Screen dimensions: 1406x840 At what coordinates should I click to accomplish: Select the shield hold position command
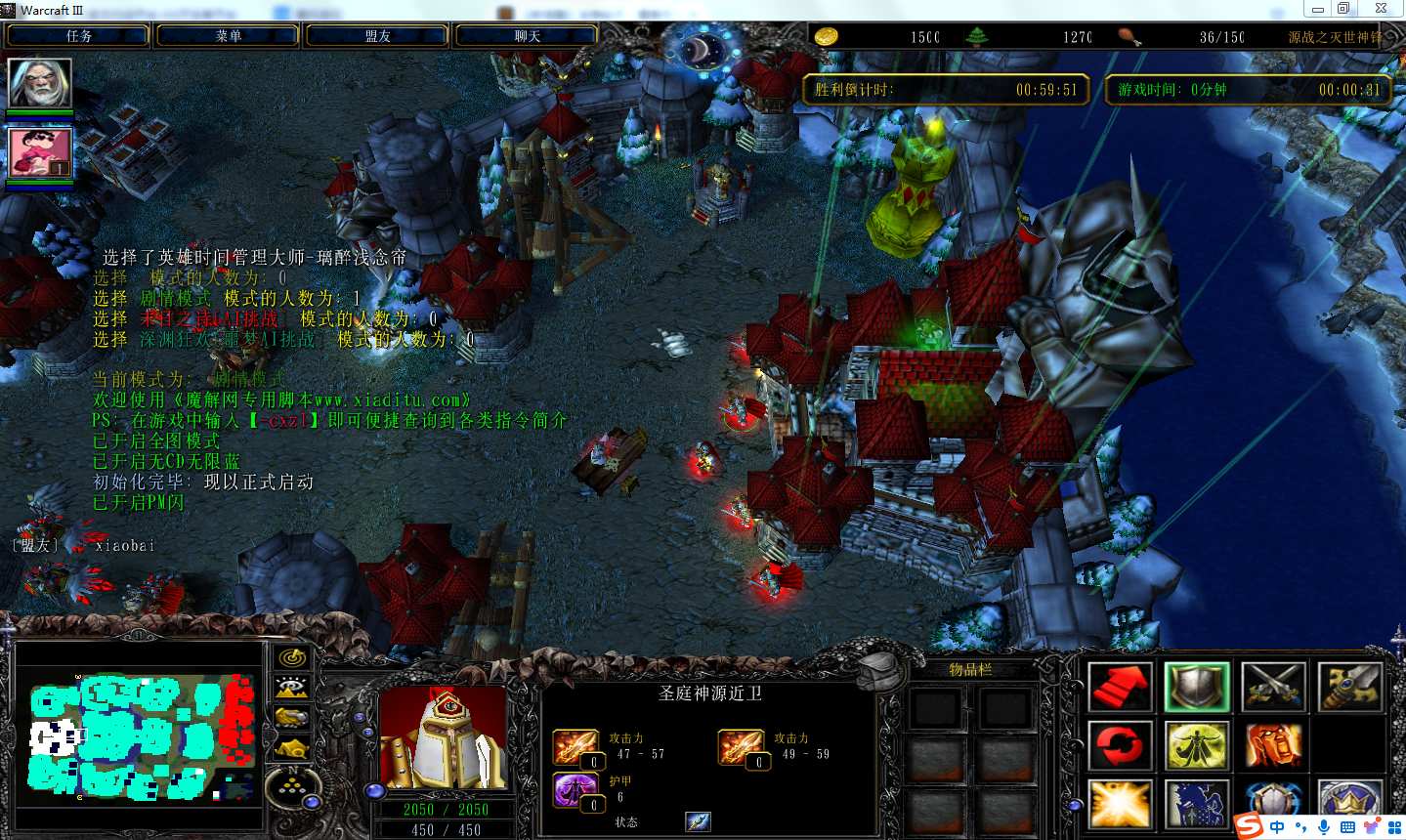pos(1197,687)
